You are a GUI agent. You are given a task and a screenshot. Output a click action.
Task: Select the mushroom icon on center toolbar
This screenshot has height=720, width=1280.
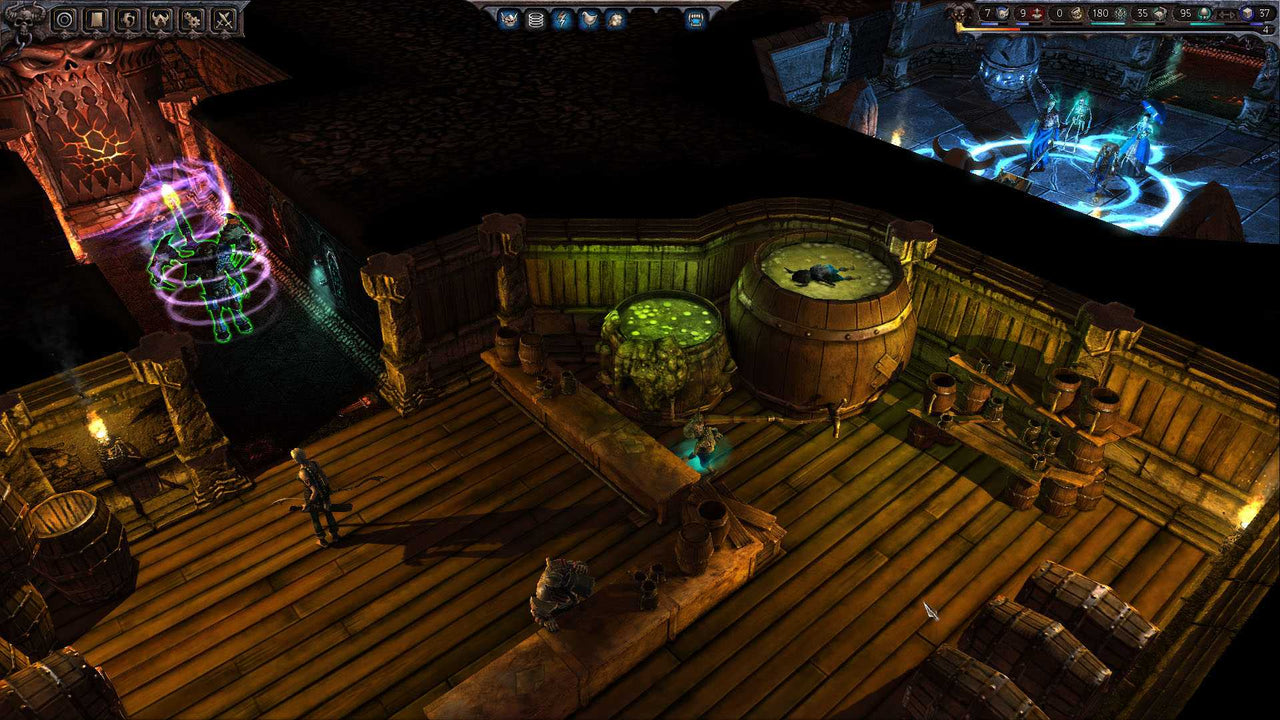click(614, 19)
